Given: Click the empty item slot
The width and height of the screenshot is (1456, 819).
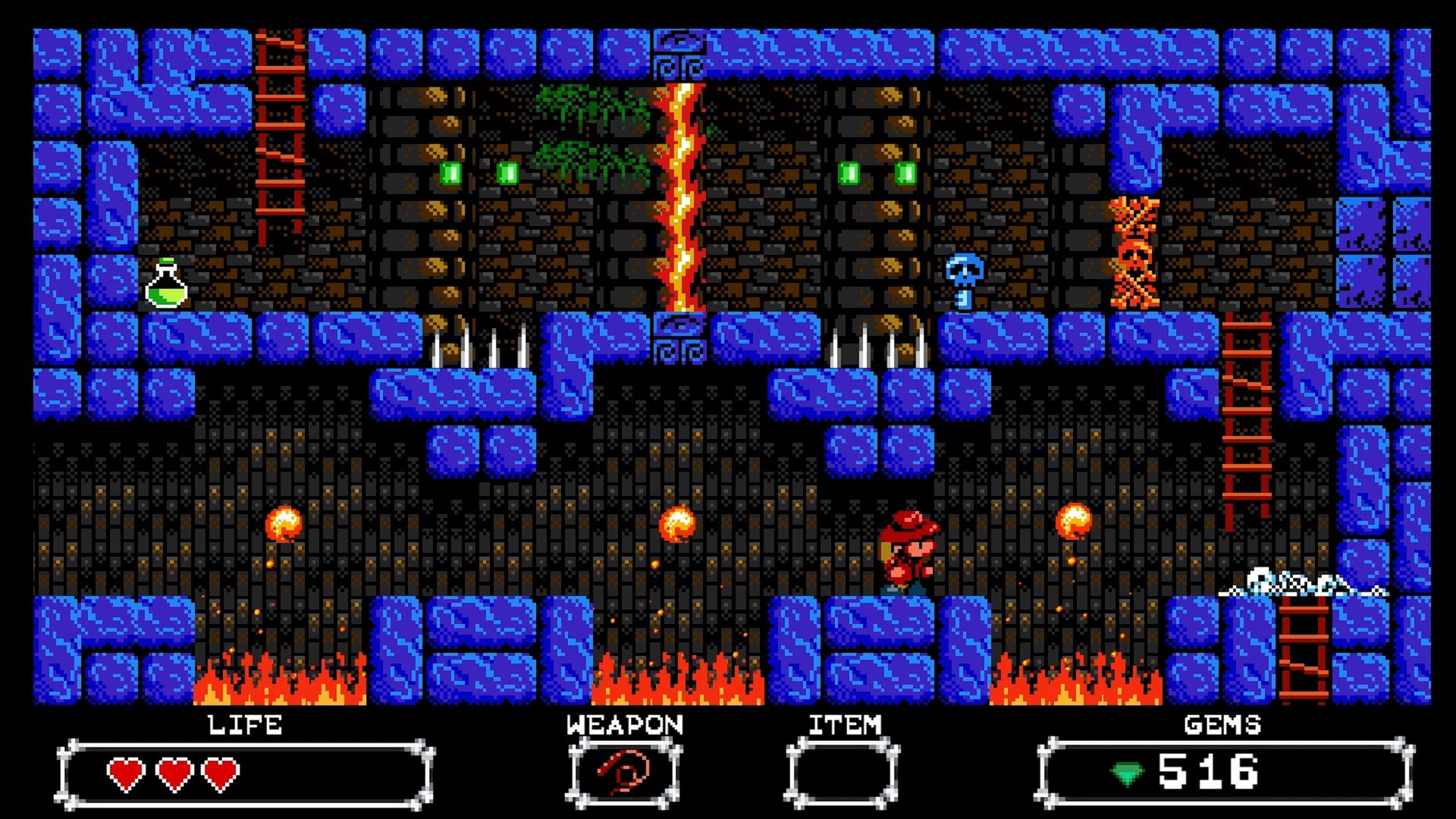Looking at the screenshot, I should (843, 773).
